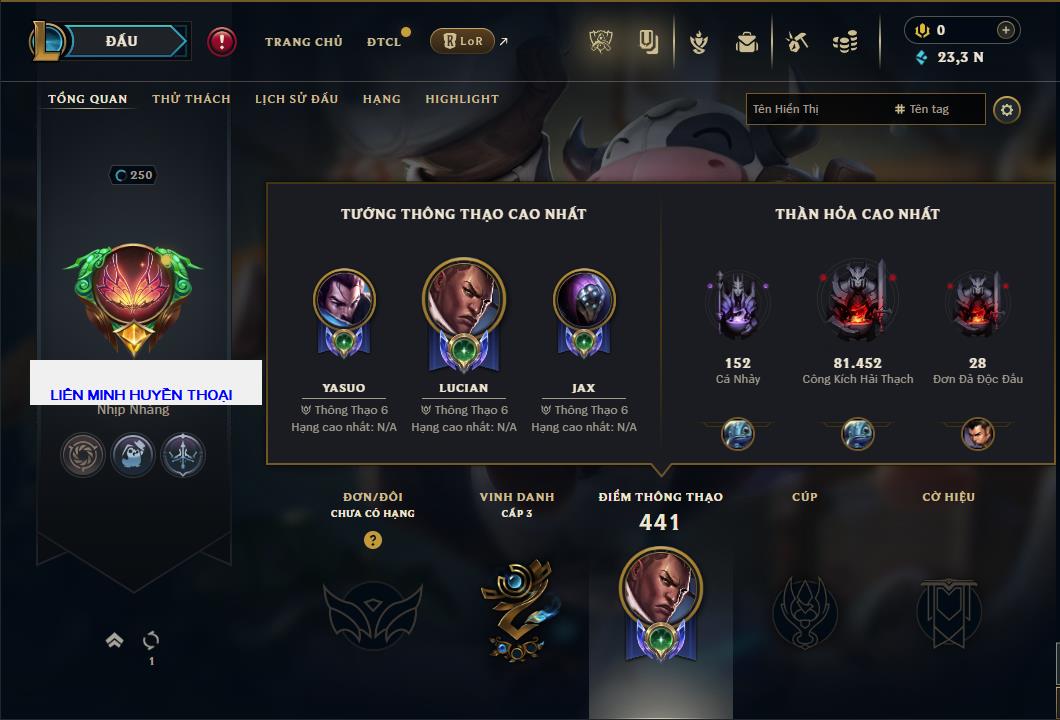This screenshot has height=720, width=1060.
Task: Open the red alert notification icon
Action: (222, 42)
